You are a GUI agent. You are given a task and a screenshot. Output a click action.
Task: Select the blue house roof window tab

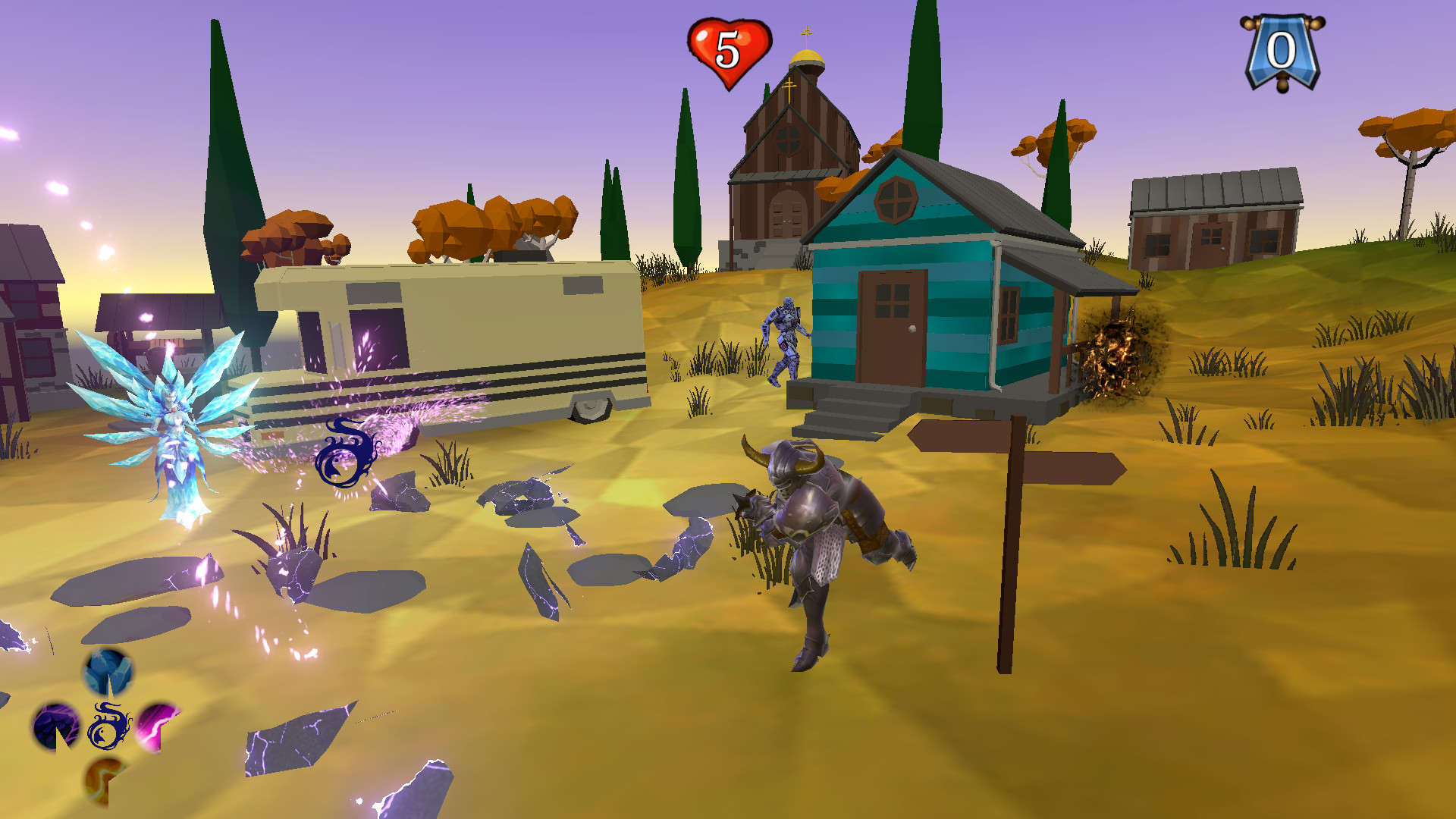[x=895, y=199]
